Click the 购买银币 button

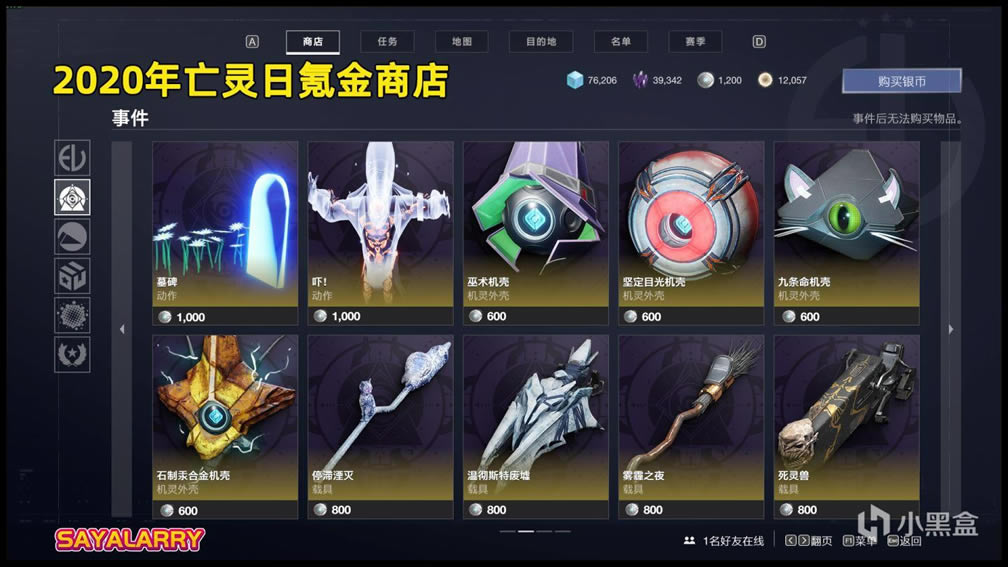click(901, 80)
